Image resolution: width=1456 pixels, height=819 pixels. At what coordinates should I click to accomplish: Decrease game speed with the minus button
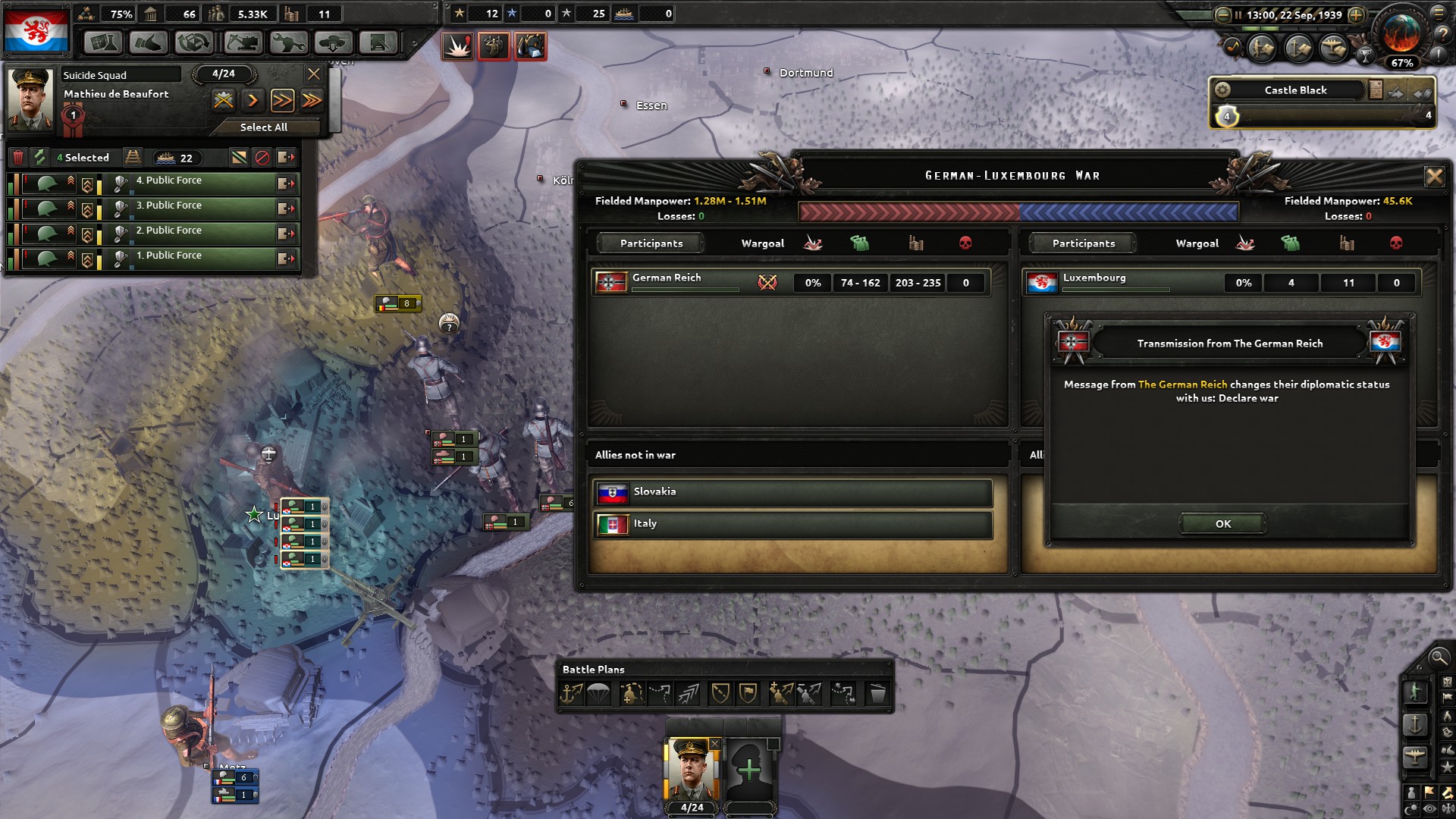point(1222,14)
